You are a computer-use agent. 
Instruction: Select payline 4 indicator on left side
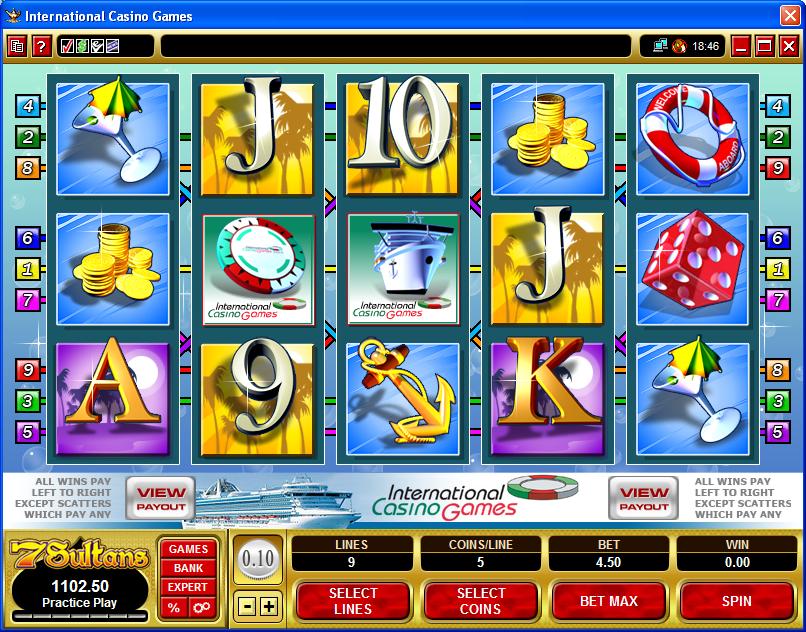click(27, 105)
